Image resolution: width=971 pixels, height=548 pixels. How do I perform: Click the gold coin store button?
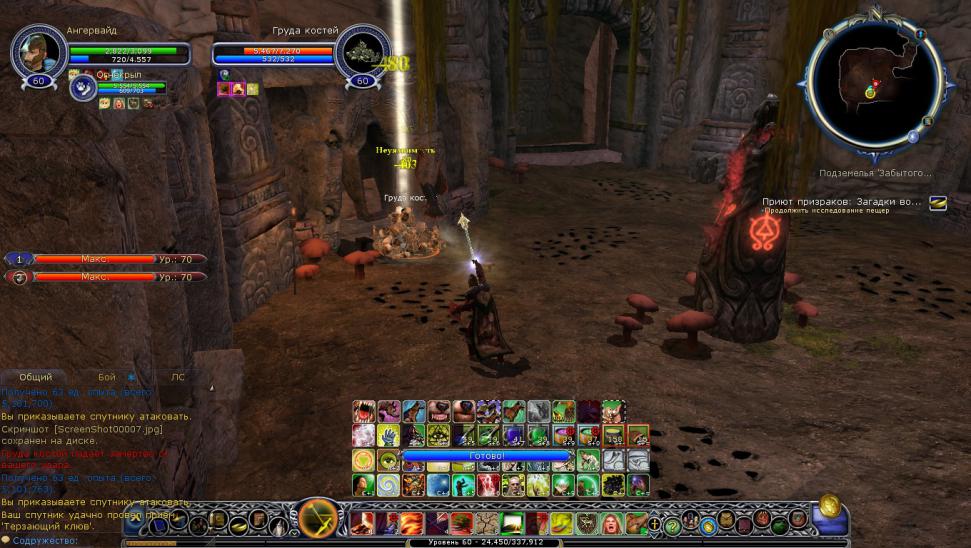(829, 505)
